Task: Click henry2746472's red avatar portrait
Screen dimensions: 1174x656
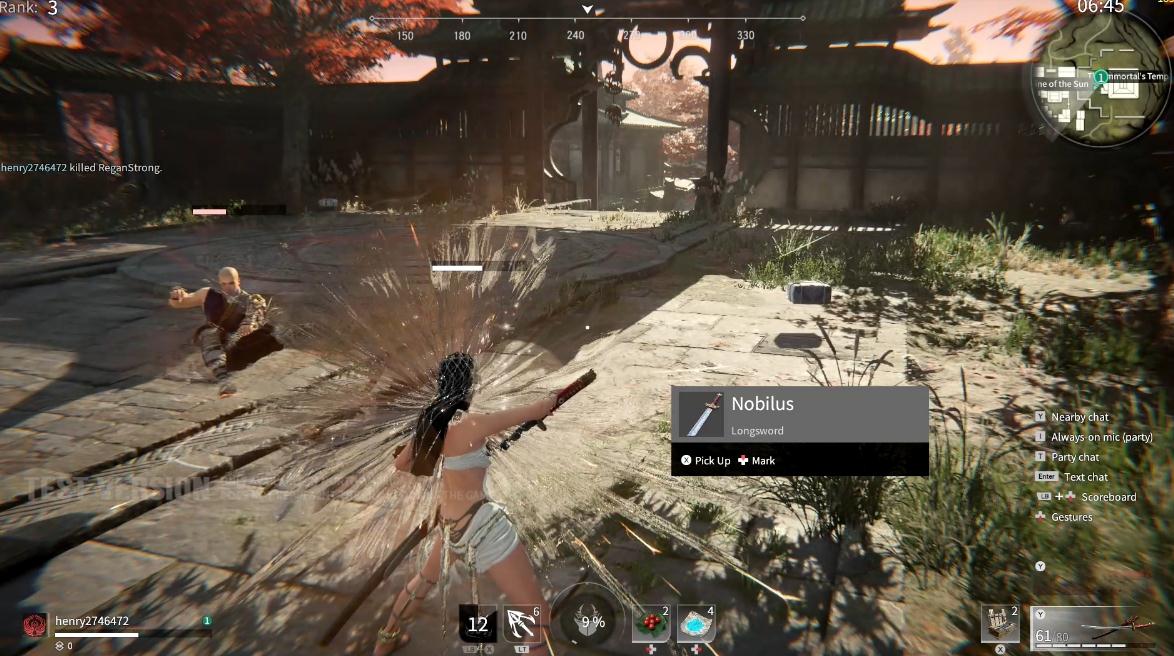Action: [35, 625]
